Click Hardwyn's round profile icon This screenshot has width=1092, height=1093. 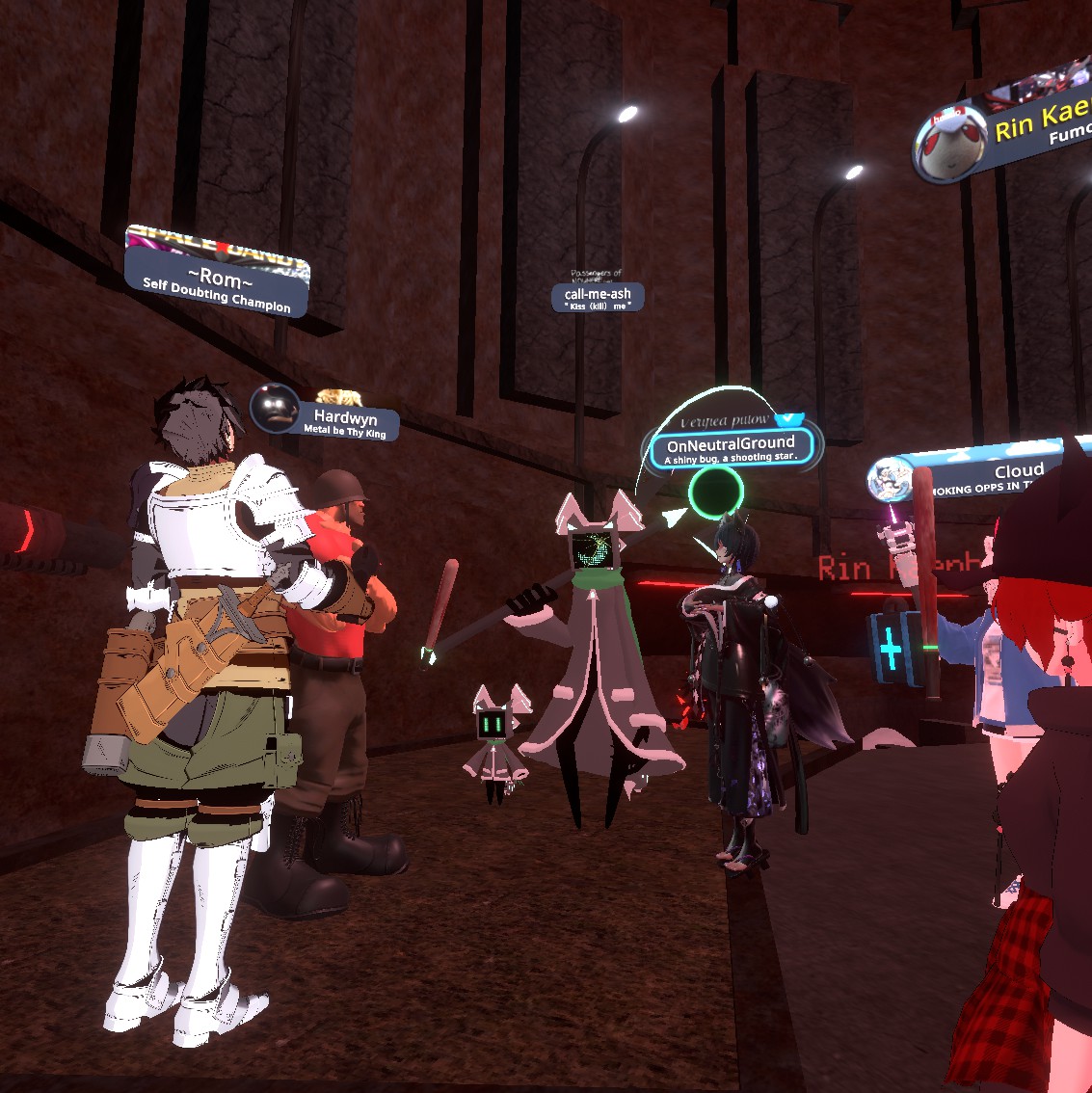(275, 408)
